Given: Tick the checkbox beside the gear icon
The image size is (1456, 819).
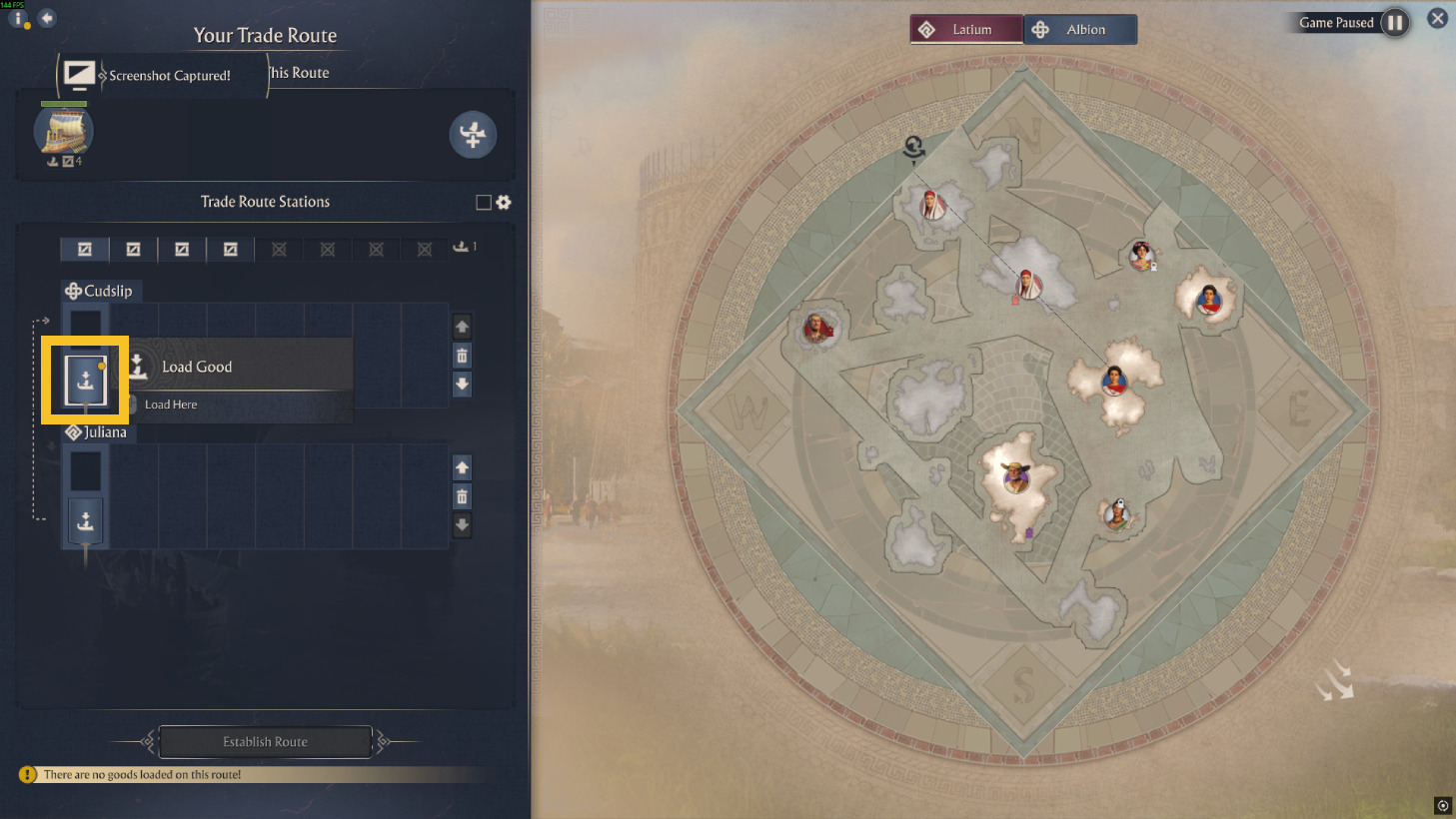Looking at the screenshot, I should point(484,203).
